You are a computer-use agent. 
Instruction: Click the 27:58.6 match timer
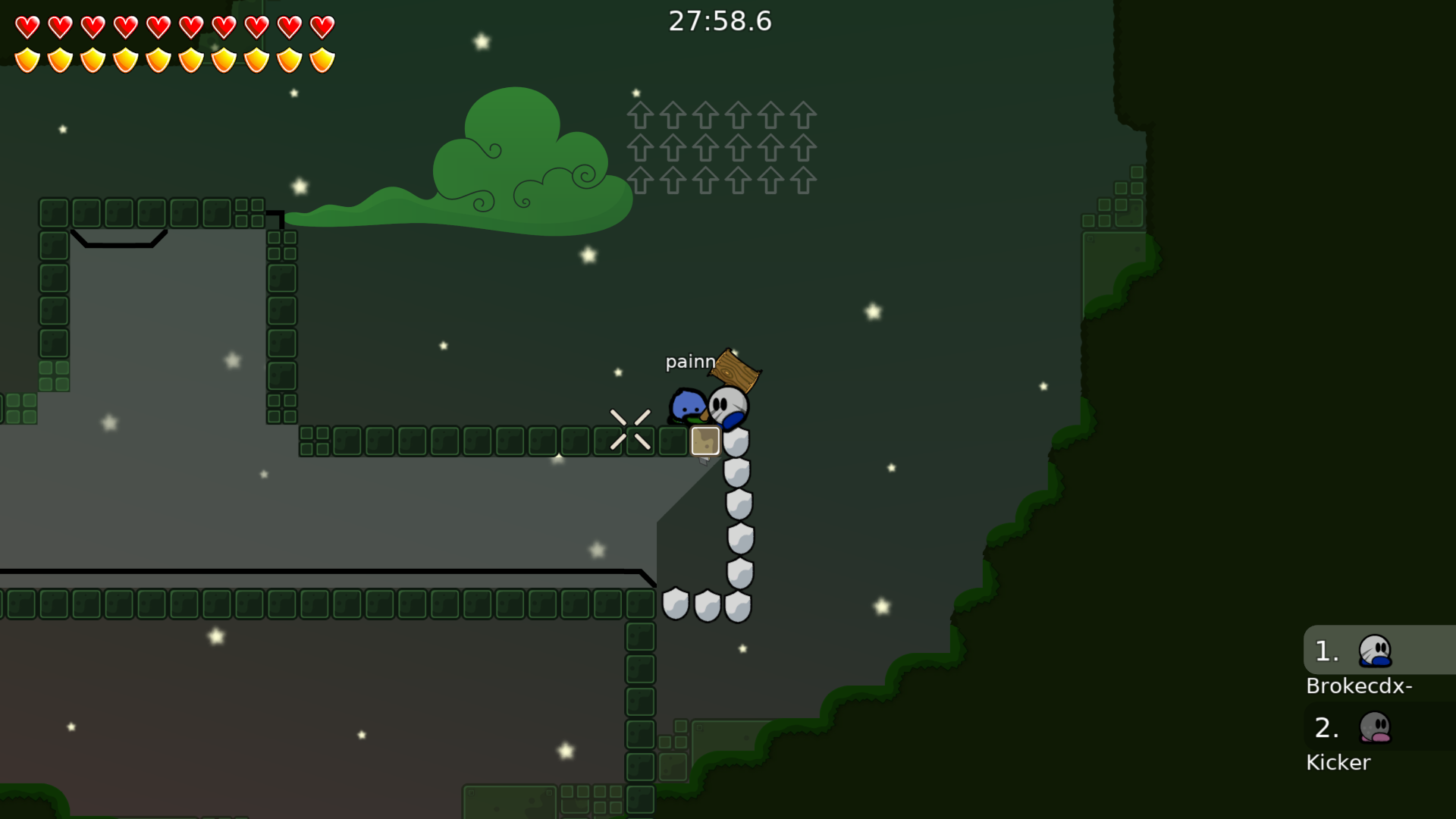719,21
